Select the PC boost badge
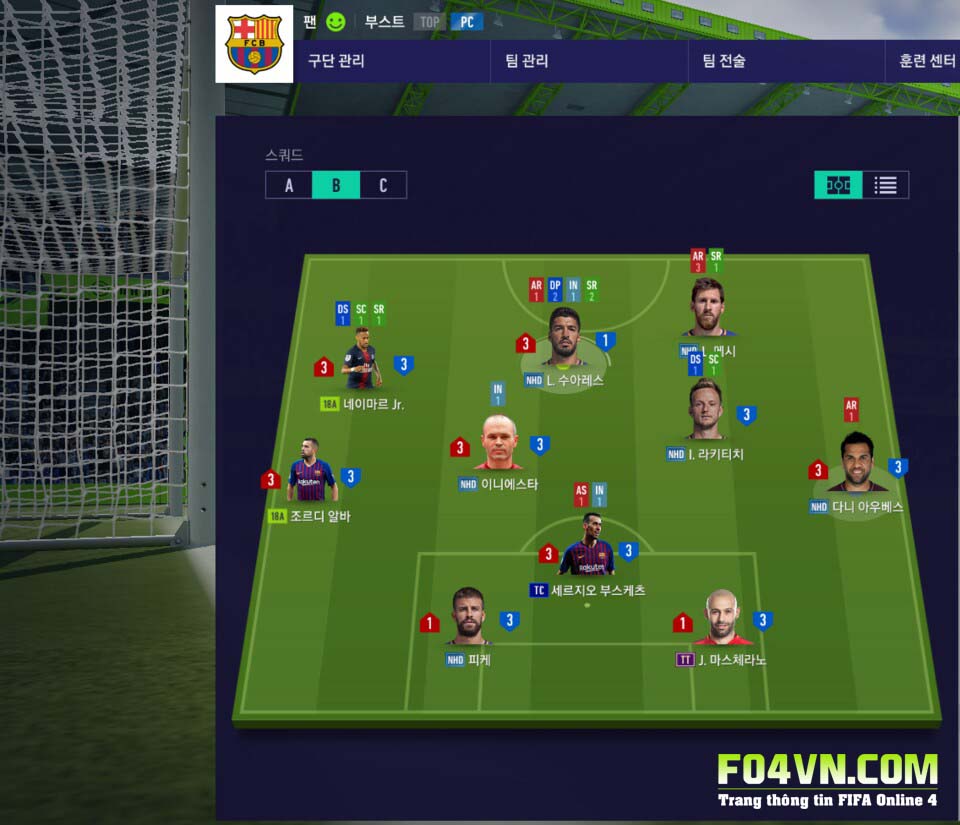 coord(466,22)
